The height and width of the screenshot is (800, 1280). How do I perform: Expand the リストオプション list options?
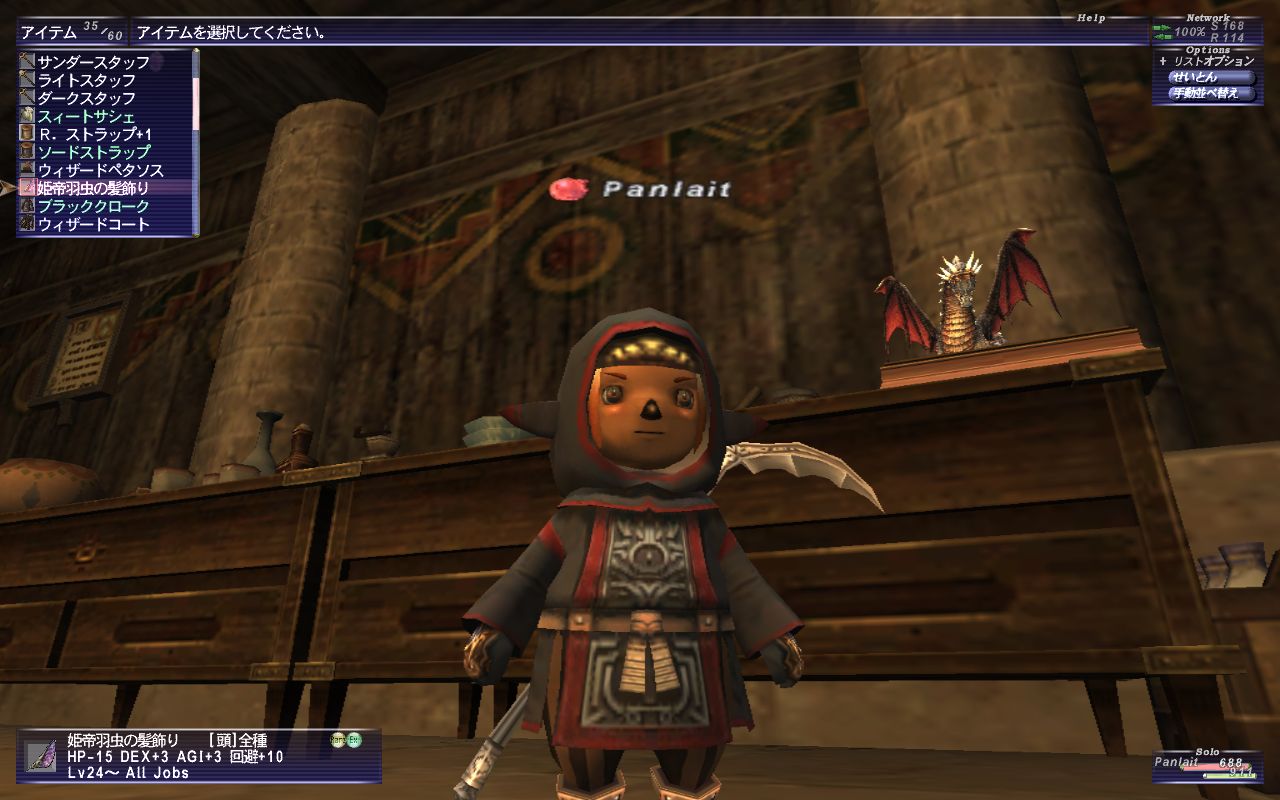pyautogui.click(x=1205, y=62)
